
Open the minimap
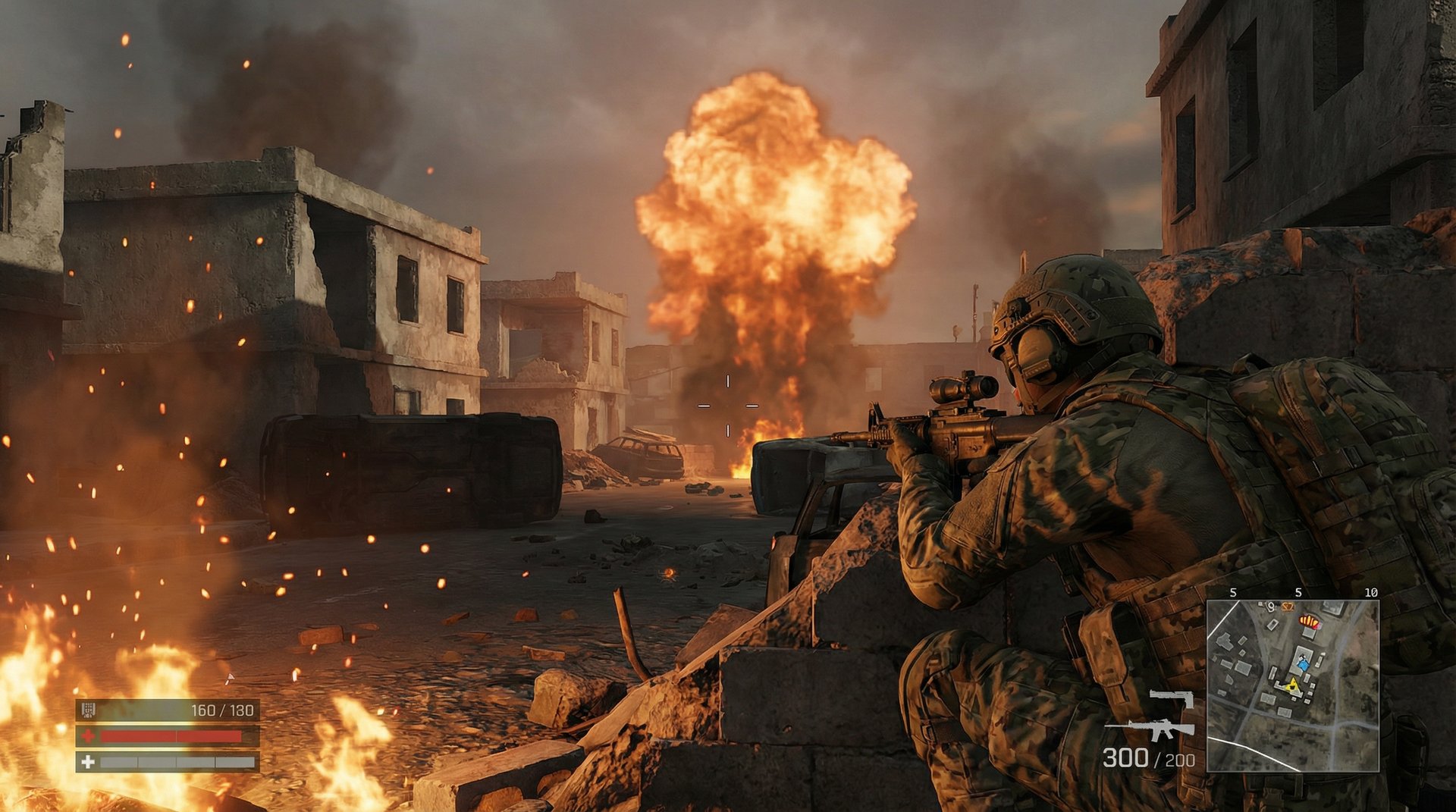tap(1292, 685)
